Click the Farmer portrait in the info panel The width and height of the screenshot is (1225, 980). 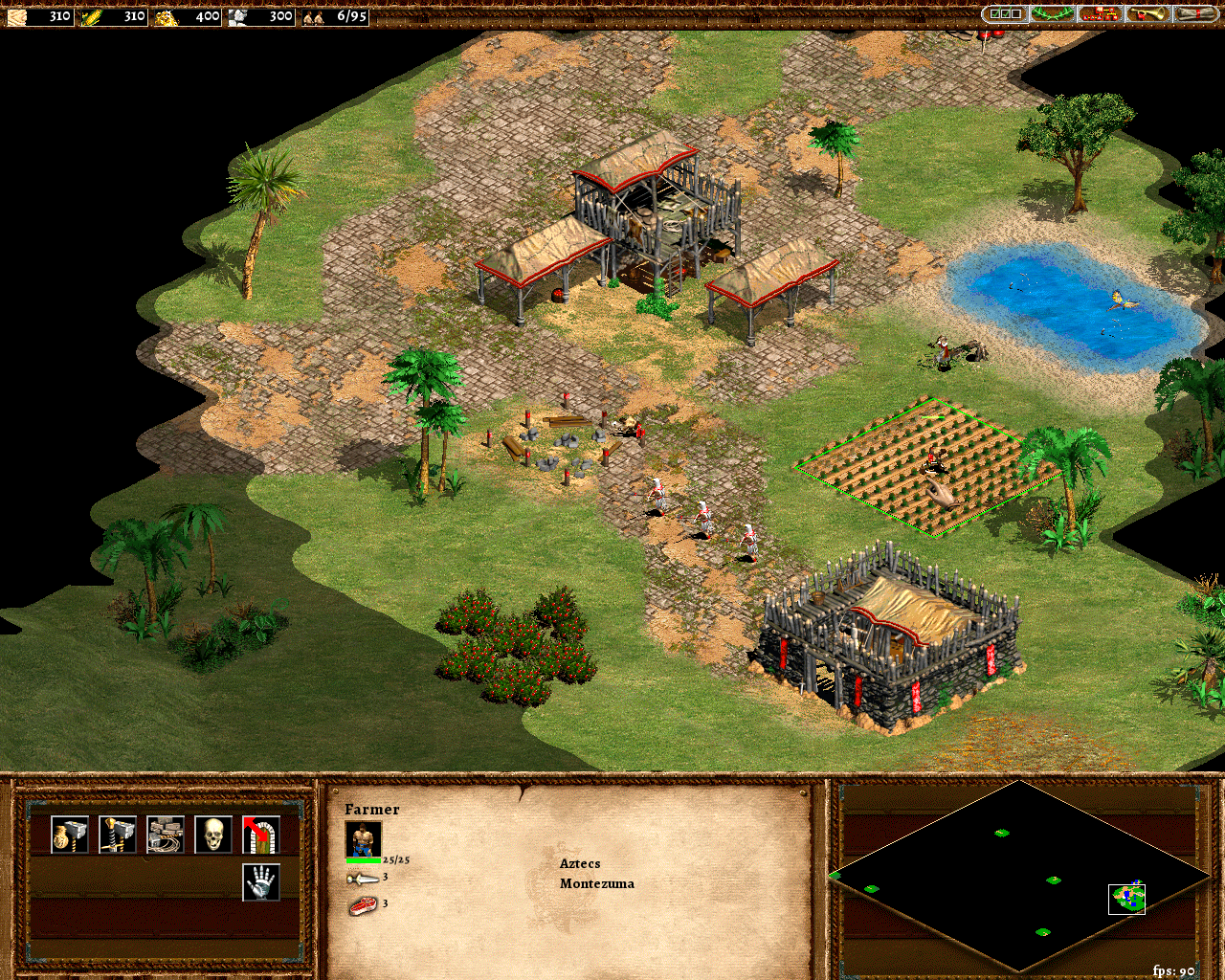(363, 839)
